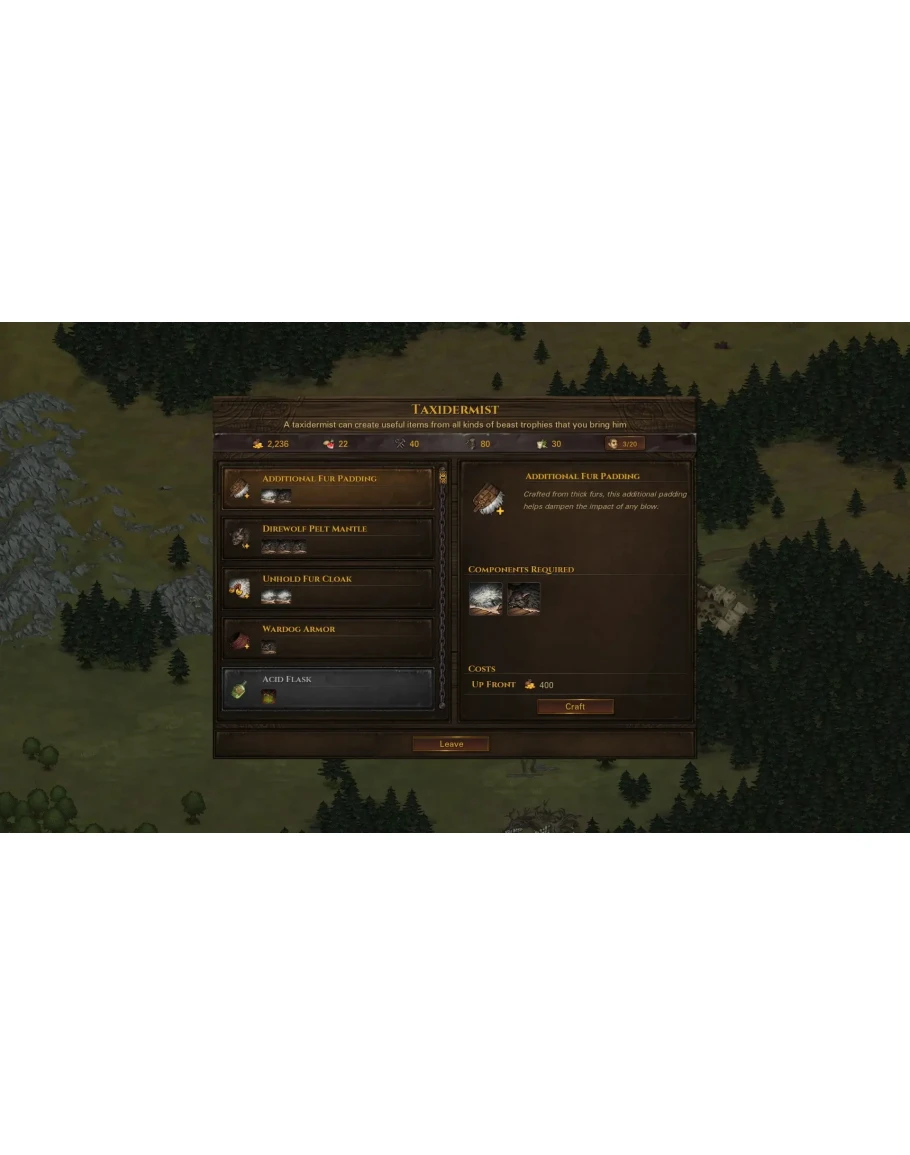The image size is (910, 1155).
Task: Select the Unhold Fur Cloak recipe
Action: tap(328, 588)
